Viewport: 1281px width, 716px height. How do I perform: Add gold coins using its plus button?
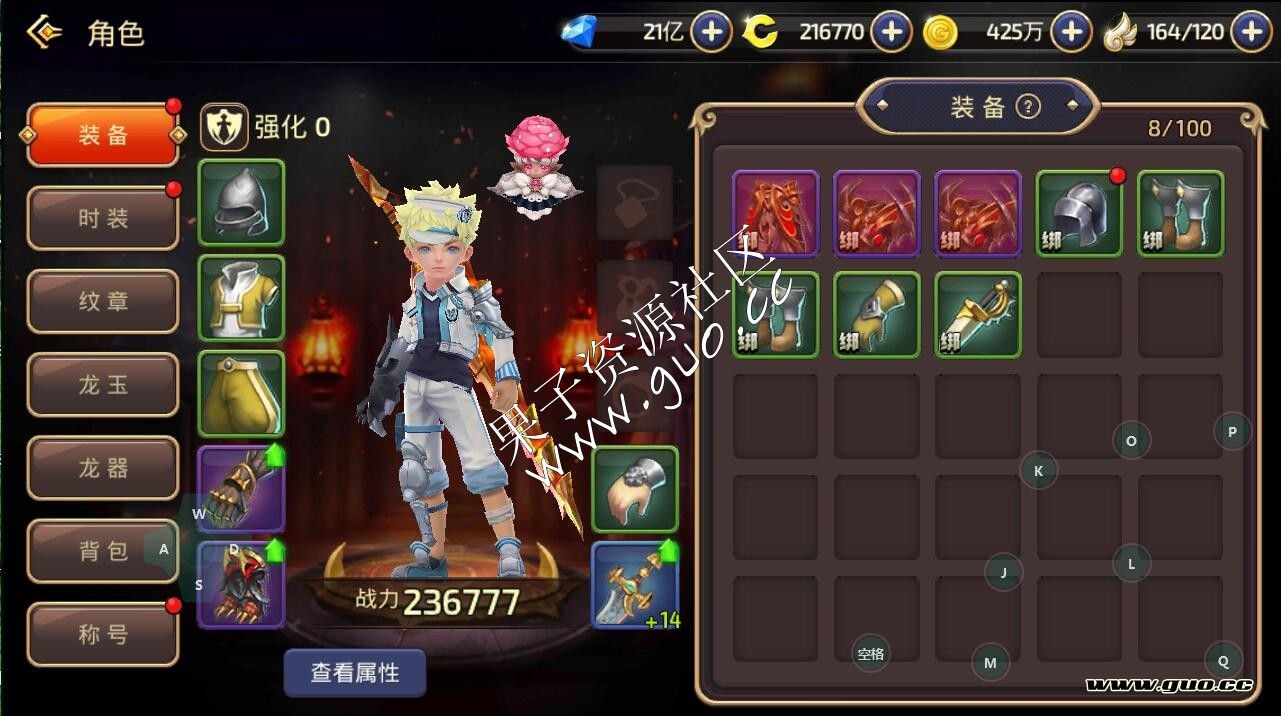click(x=1071, y=33)
